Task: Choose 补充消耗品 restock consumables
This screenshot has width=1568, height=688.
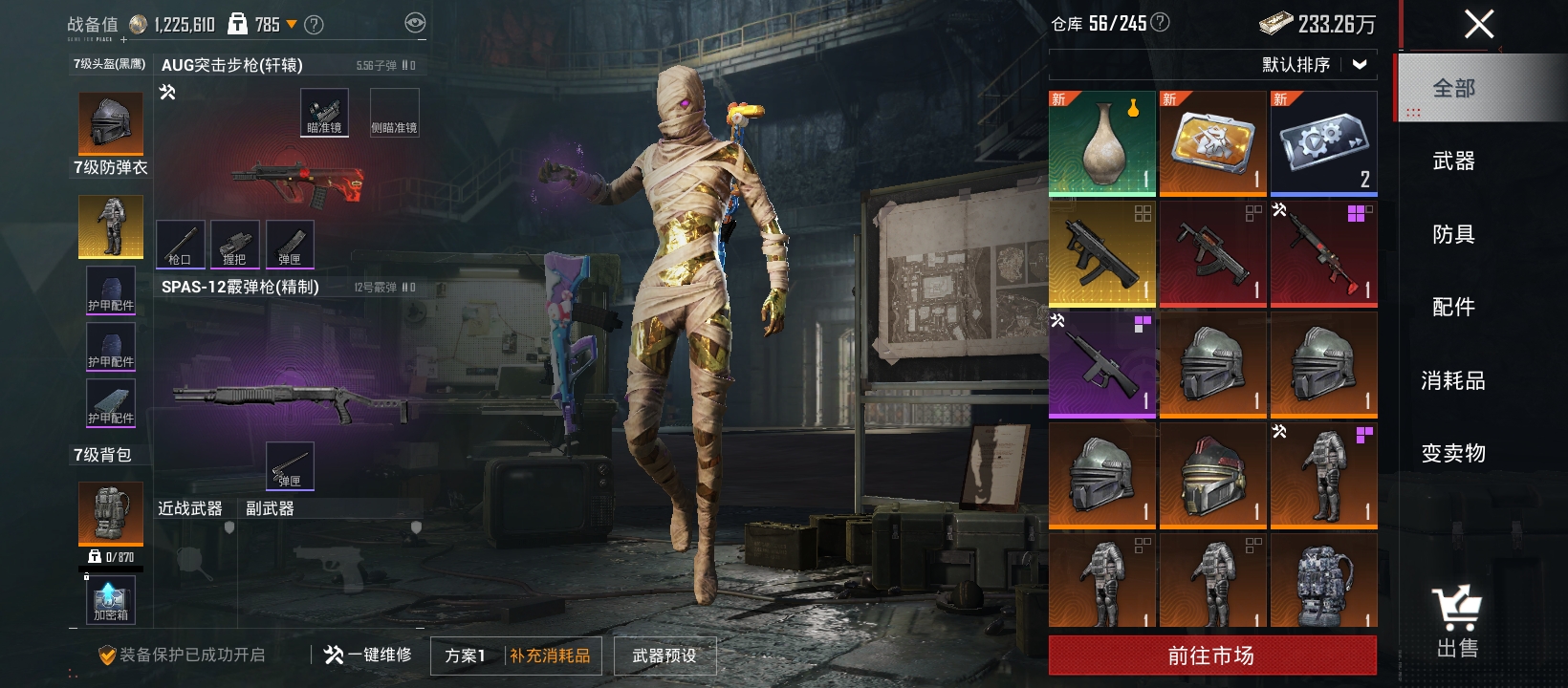Action: [550, 656]
